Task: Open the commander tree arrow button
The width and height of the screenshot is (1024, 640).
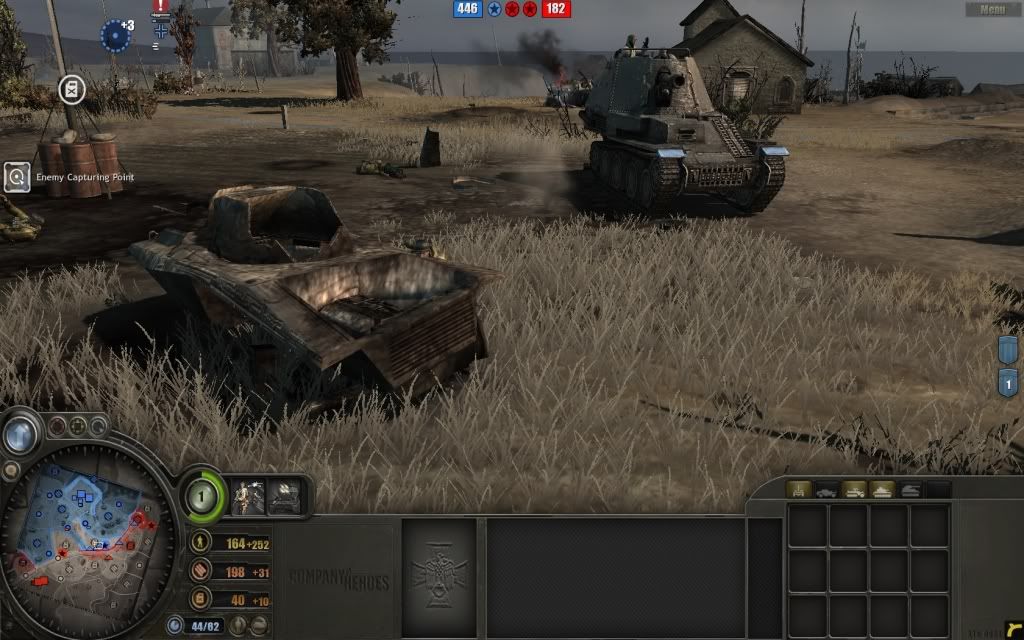Action: [18, 433]
